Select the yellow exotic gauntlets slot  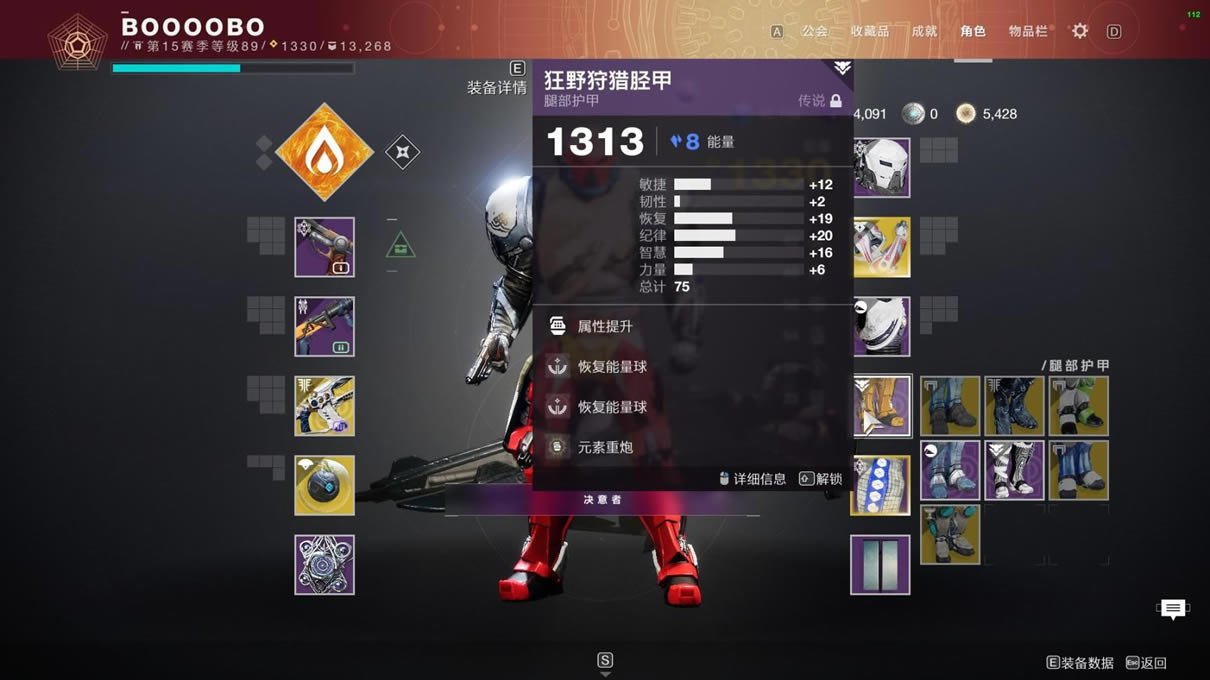[x=882, y=247]
